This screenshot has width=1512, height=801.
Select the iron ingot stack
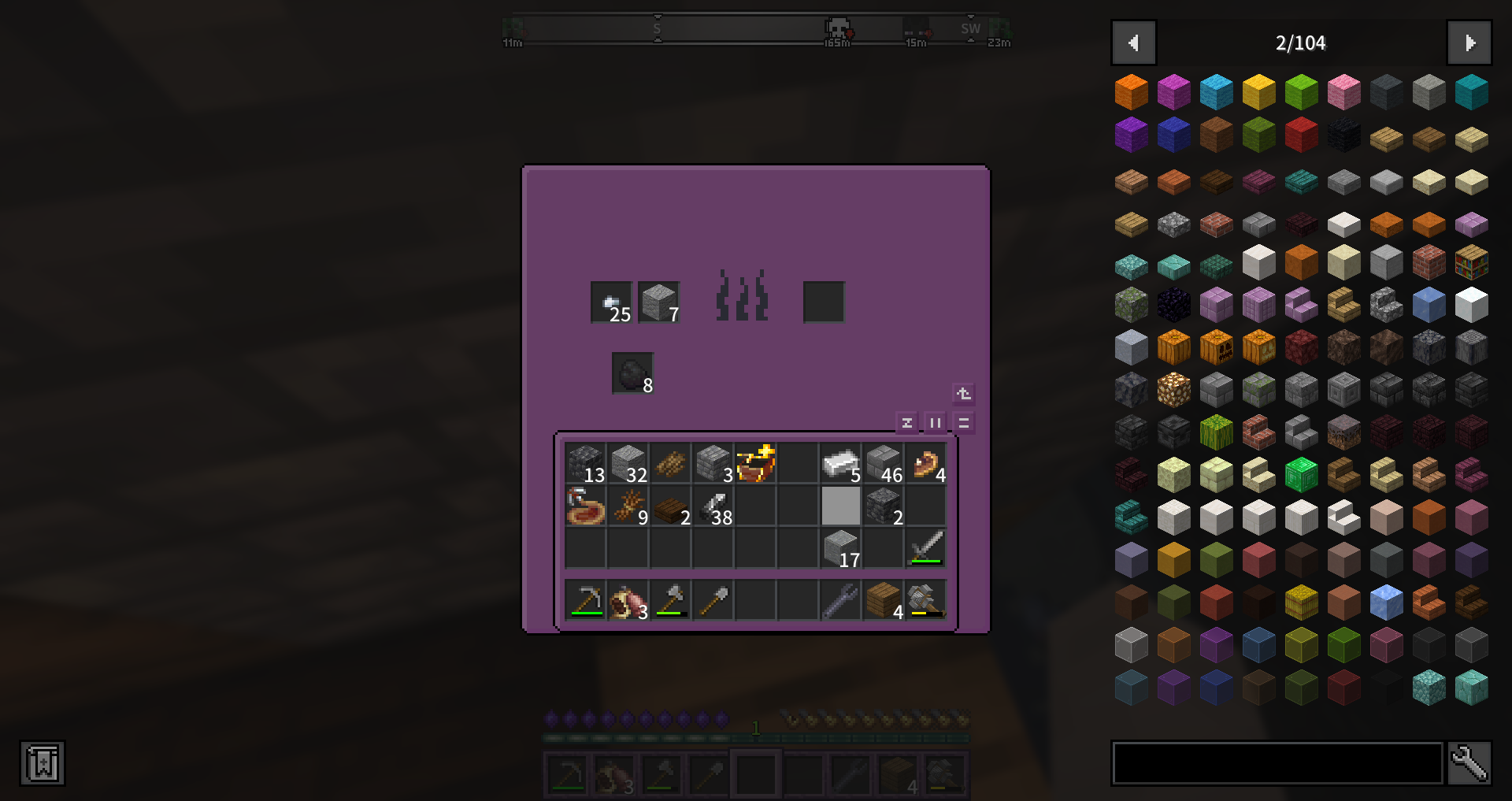(x=840, y=463)
